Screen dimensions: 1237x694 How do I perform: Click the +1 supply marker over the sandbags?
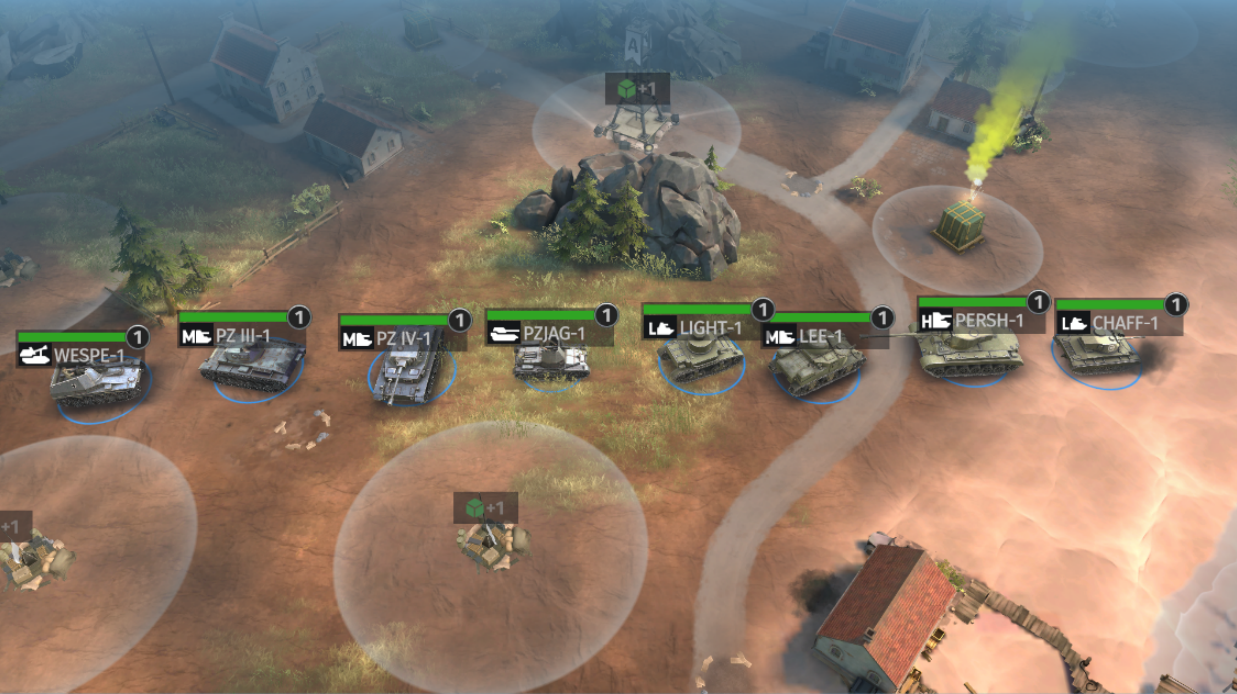[x=485, y=508]
